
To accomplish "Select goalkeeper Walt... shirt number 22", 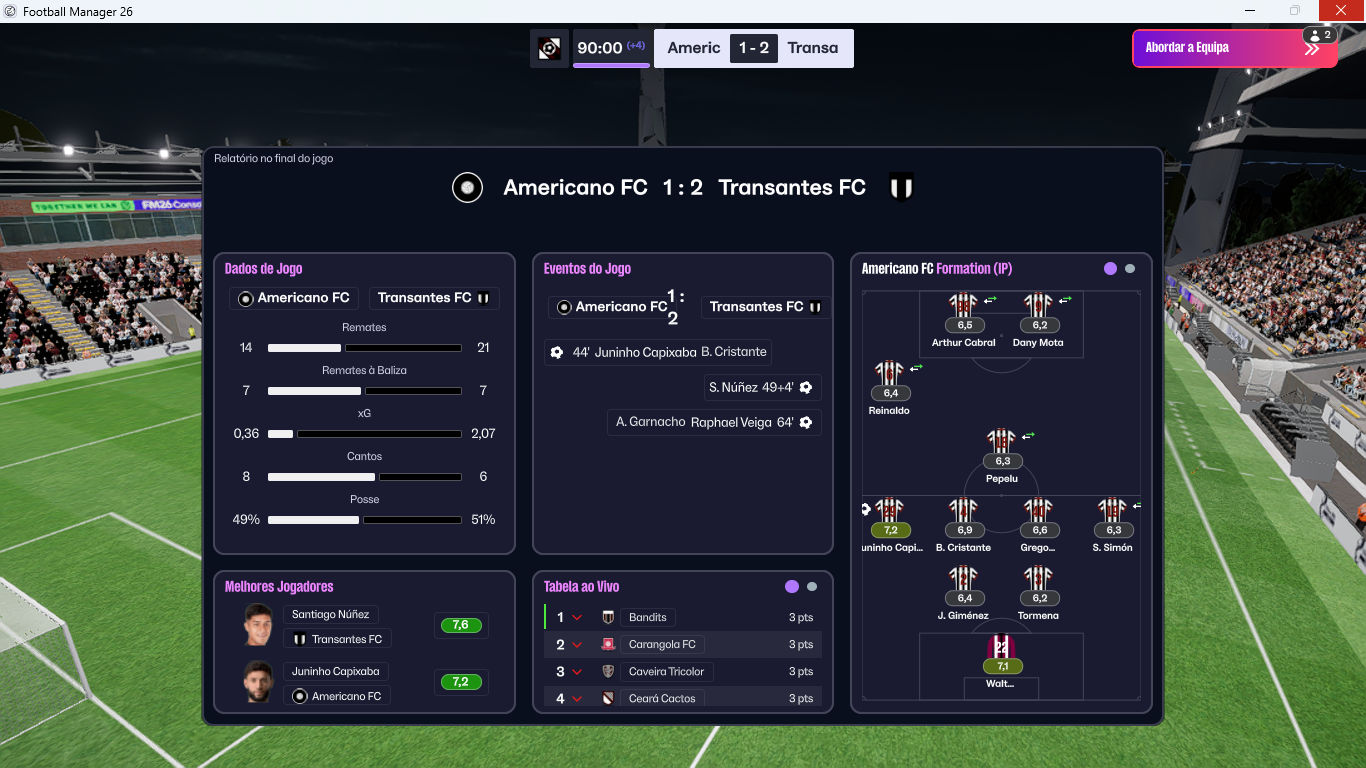I will click(x=1001, y=650).
